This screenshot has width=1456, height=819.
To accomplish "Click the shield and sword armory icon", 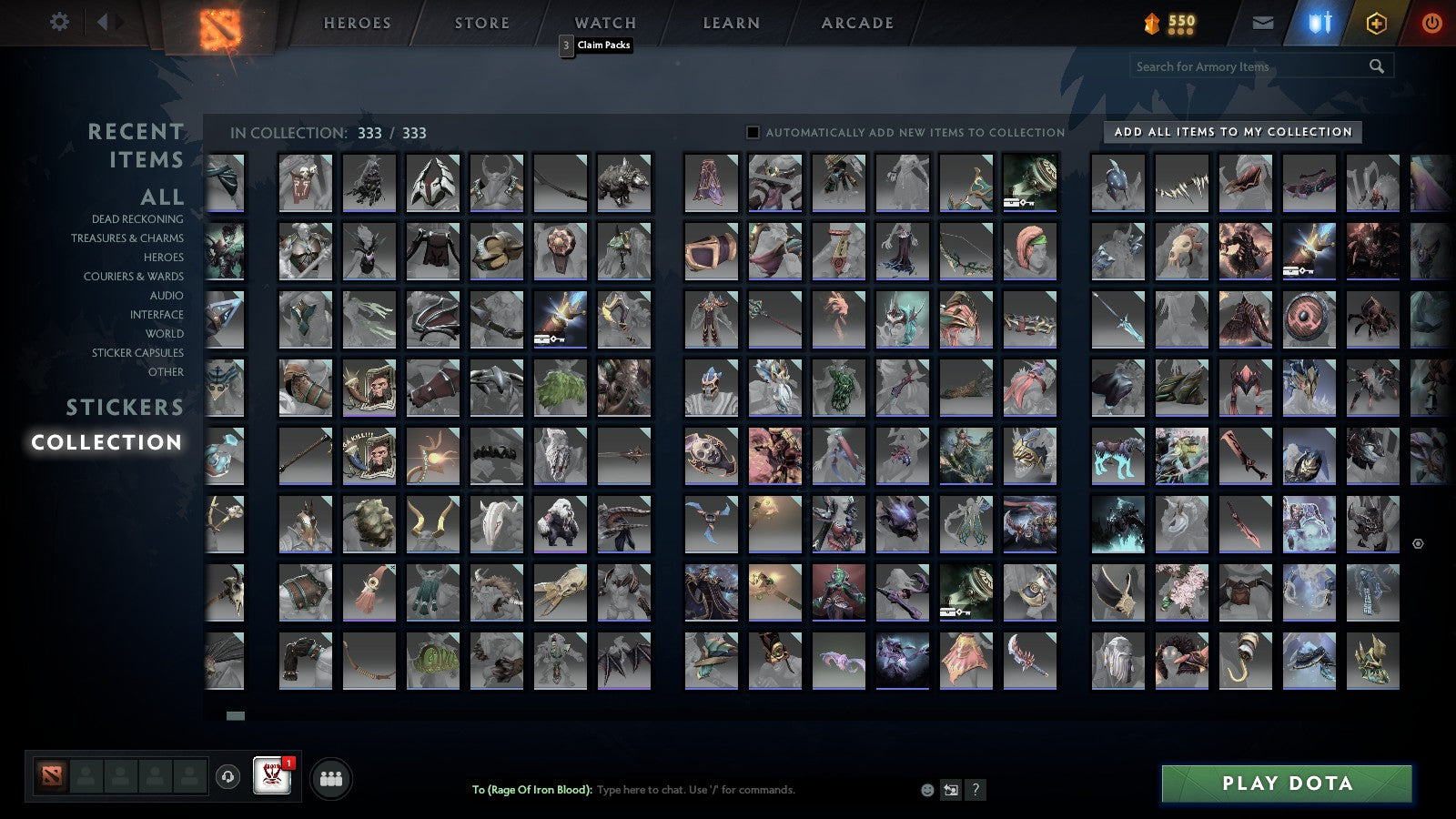I will tap(1319, 21).
